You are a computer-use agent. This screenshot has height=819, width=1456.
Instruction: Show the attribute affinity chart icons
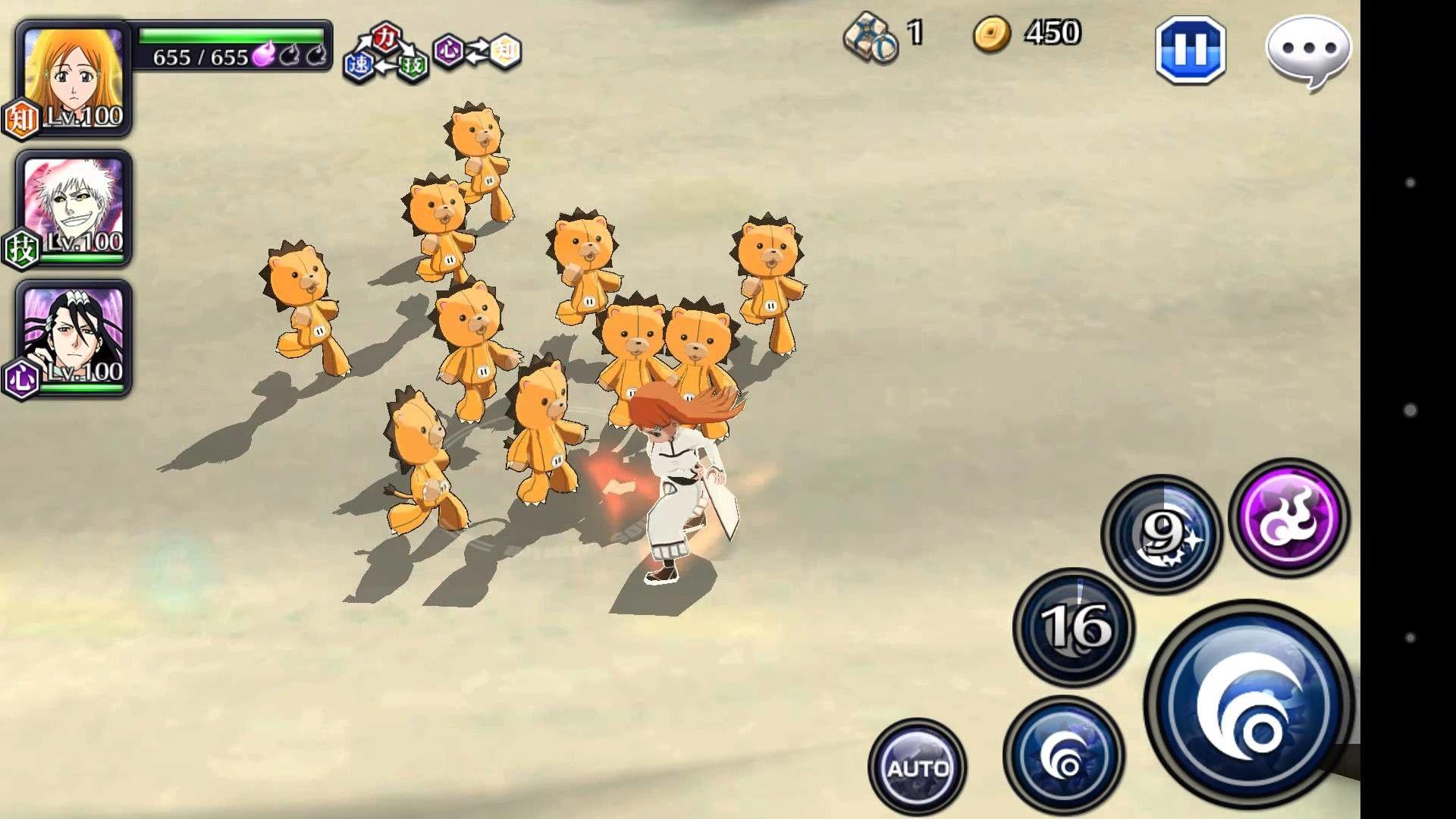coord(432,52)
